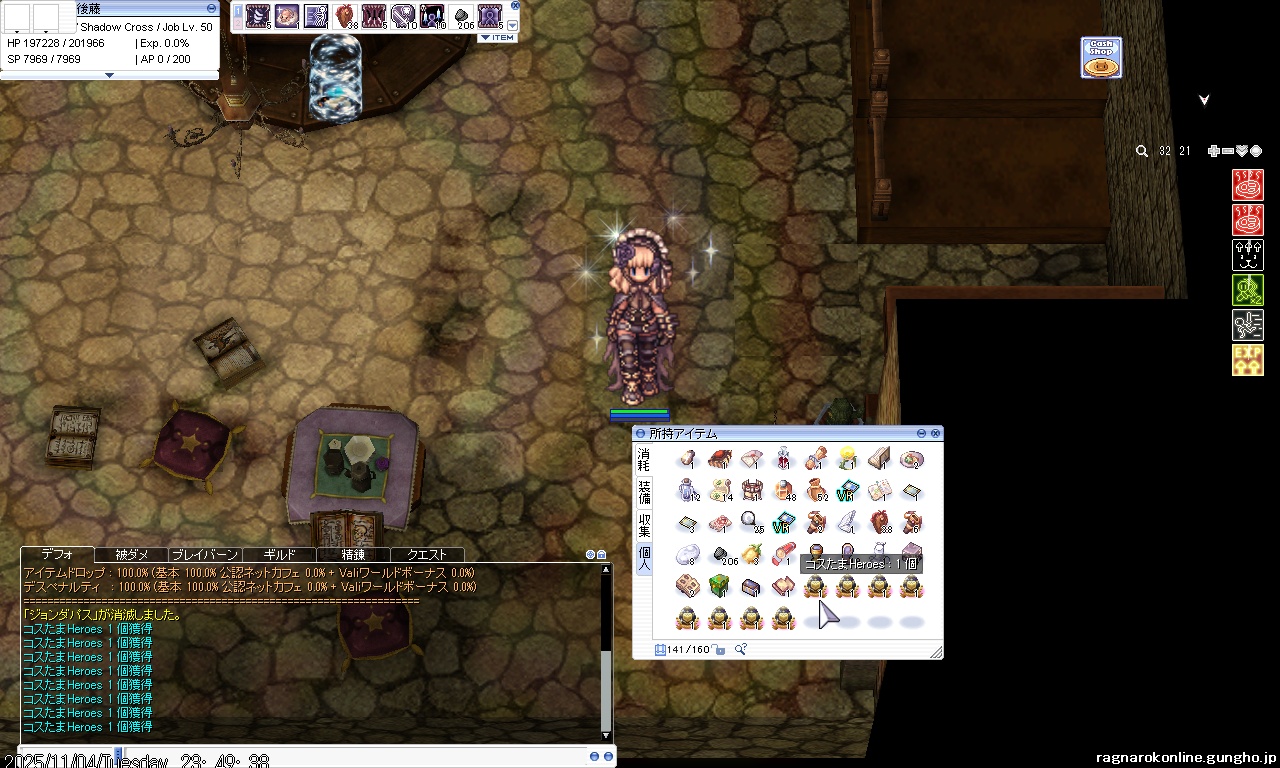Switch to the 消耗 inventory tab
Screen dimensions: 1280x768
(644, 460)
